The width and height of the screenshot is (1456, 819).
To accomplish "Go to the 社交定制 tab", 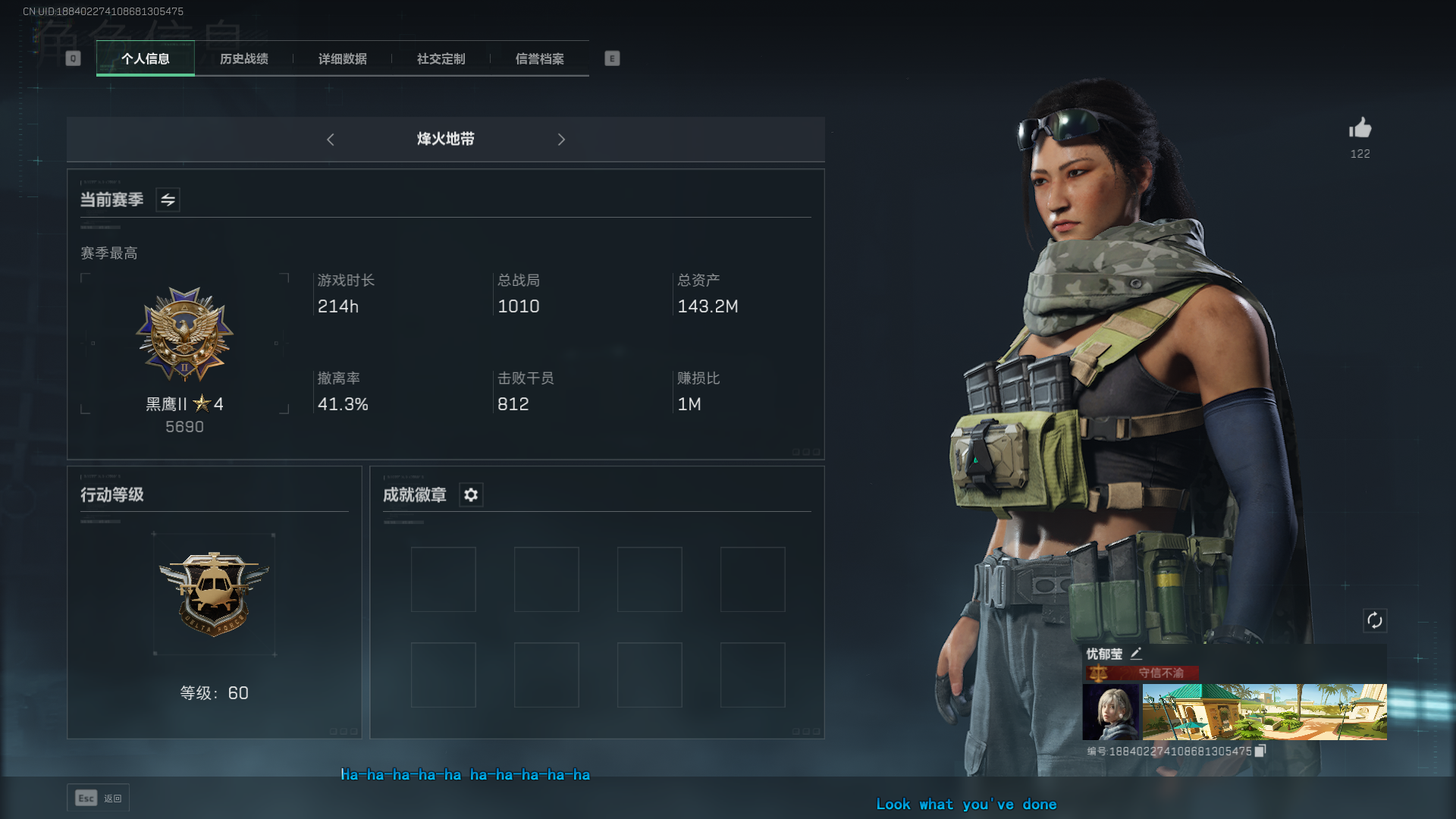I will (x=441, y=58).
